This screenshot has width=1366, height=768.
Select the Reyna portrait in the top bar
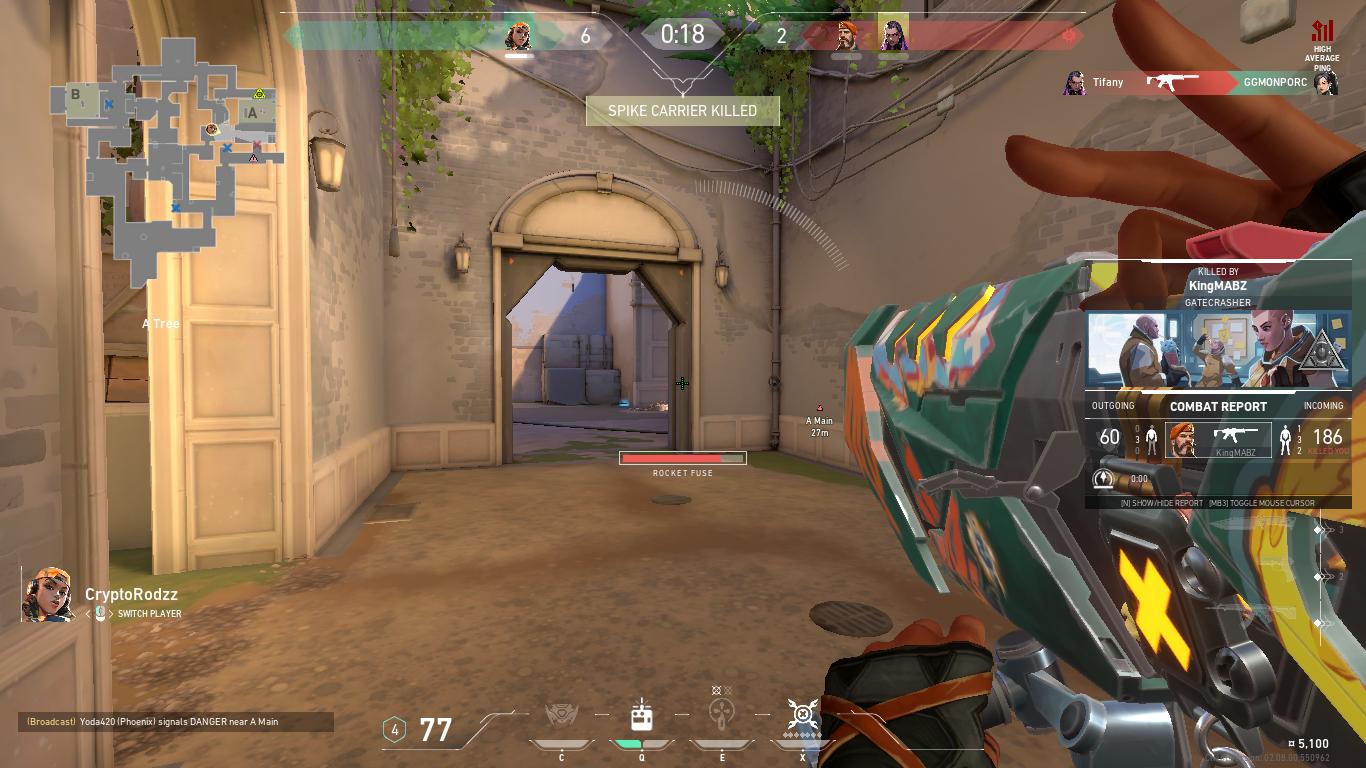pos(892,36)
